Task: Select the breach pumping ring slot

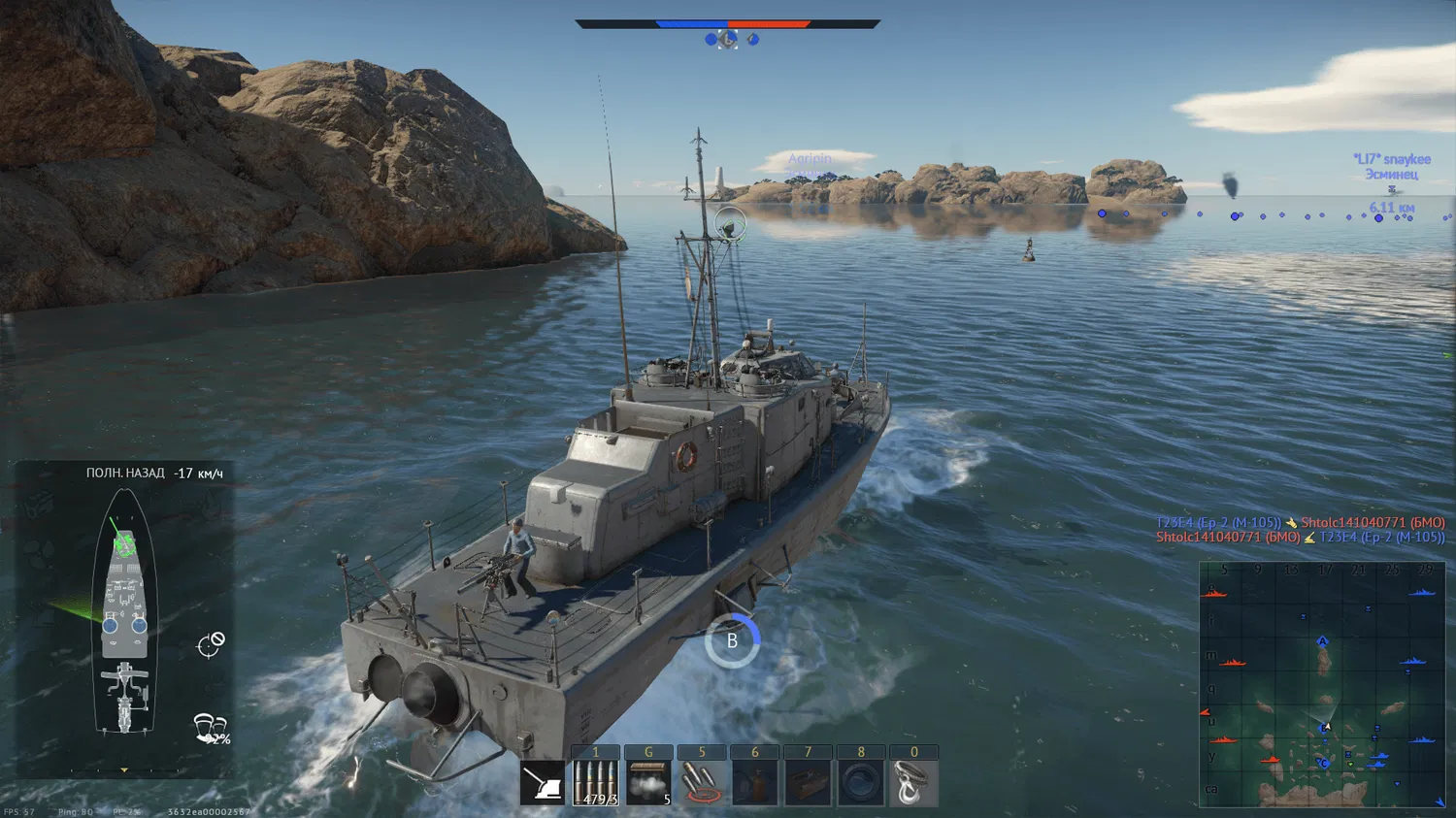Action: coord(860,783)
